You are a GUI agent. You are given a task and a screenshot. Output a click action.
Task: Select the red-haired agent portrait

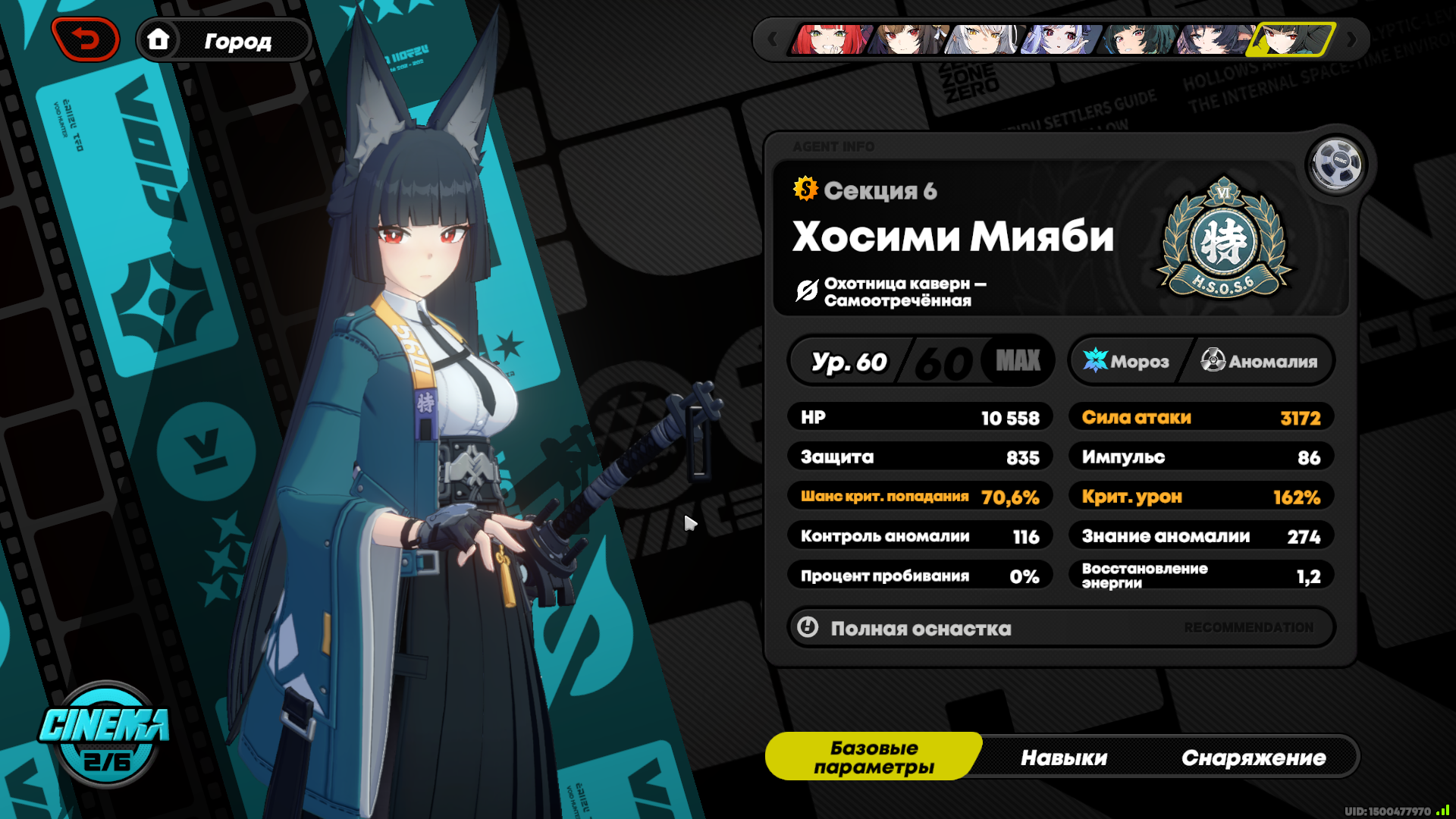coord(830,39)
